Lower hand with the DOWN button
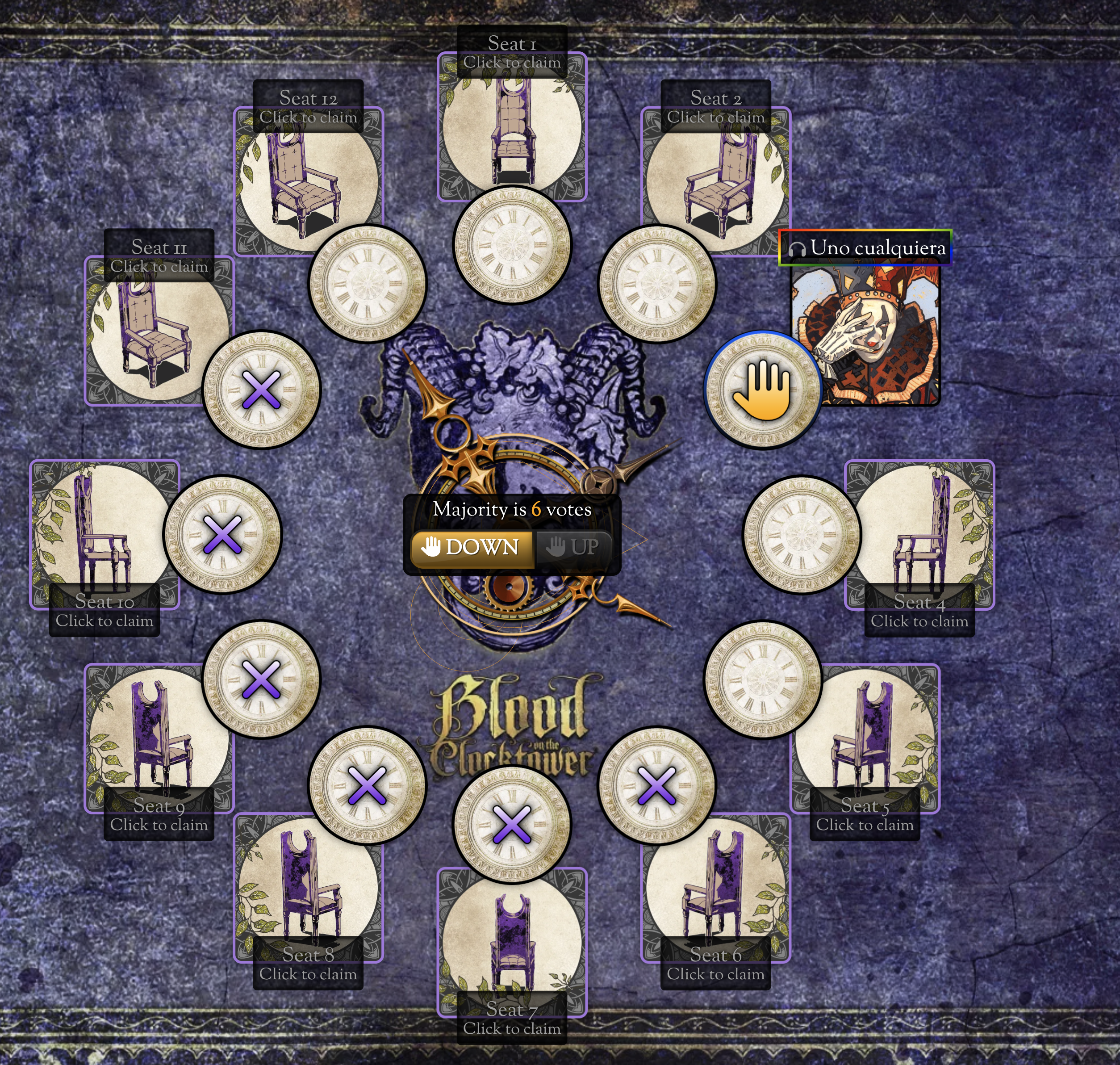 tap(472, 547)
